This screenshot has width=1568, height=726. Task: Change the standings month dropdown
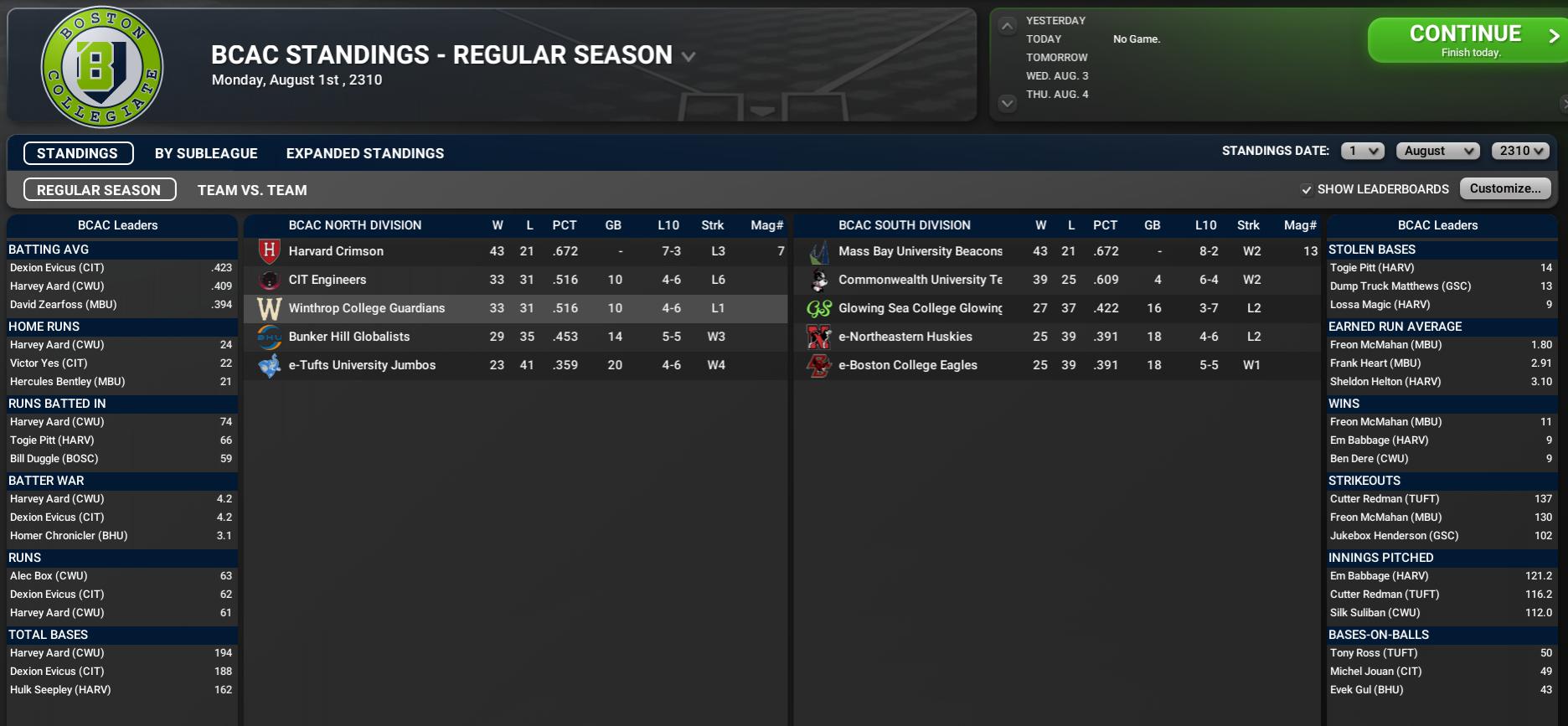click(x=1437, y=151)
